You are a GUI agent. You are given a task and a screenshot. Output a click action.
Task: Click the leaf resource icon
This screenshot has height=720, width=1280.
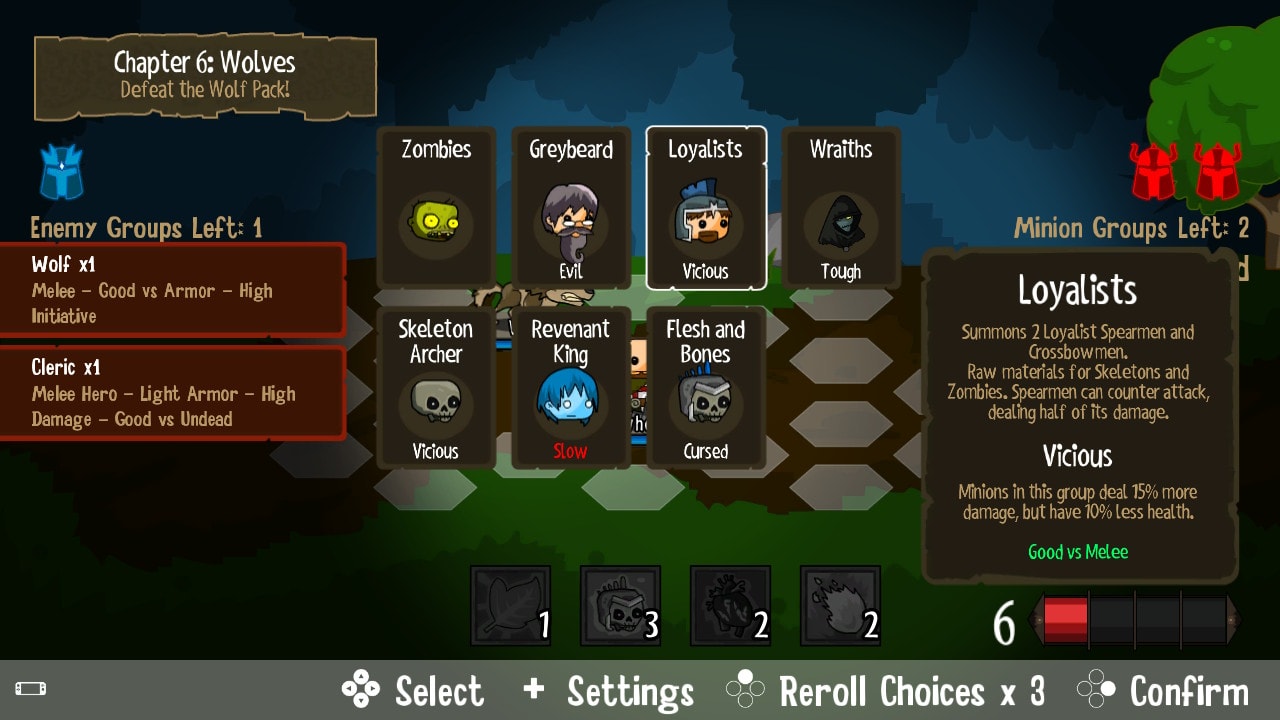[510, 605]
